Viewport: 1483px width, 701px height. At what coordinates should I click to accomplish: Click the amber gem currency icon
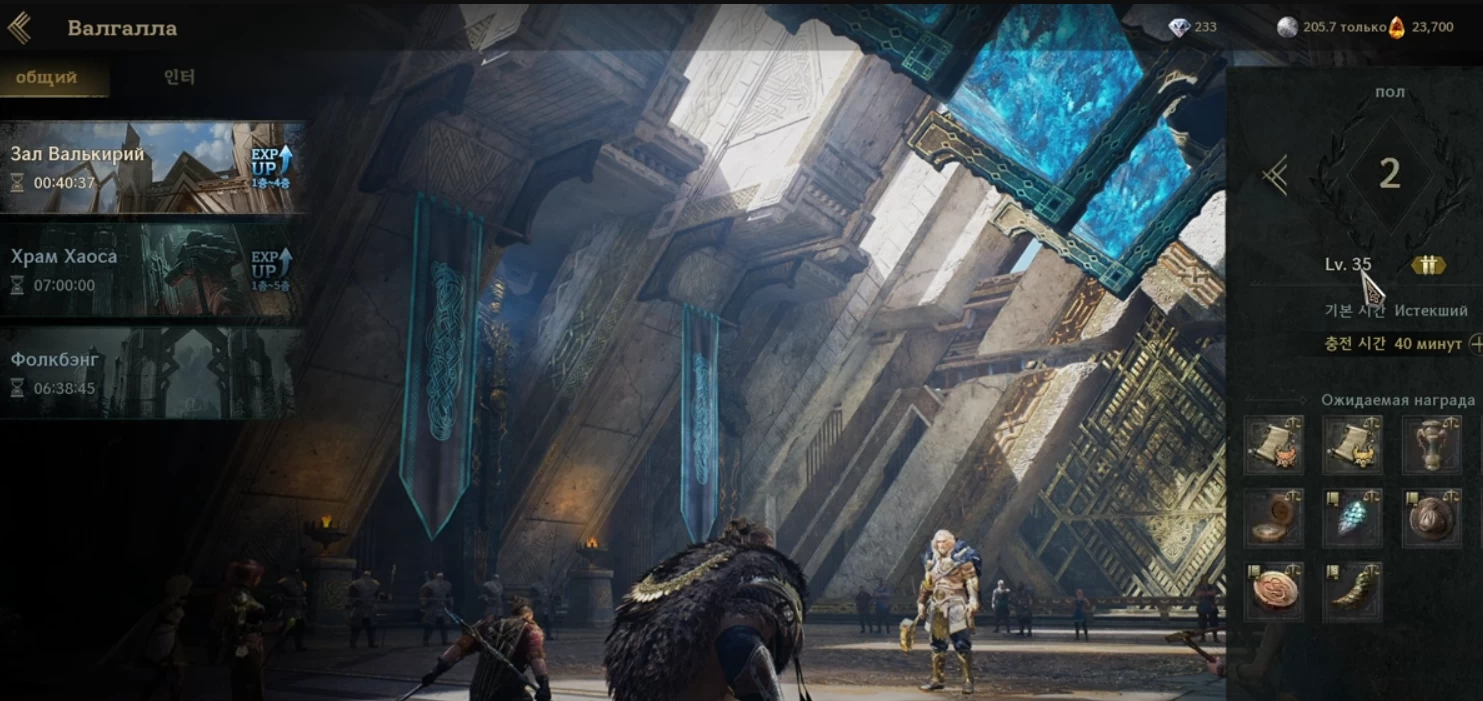point(1397,28)
